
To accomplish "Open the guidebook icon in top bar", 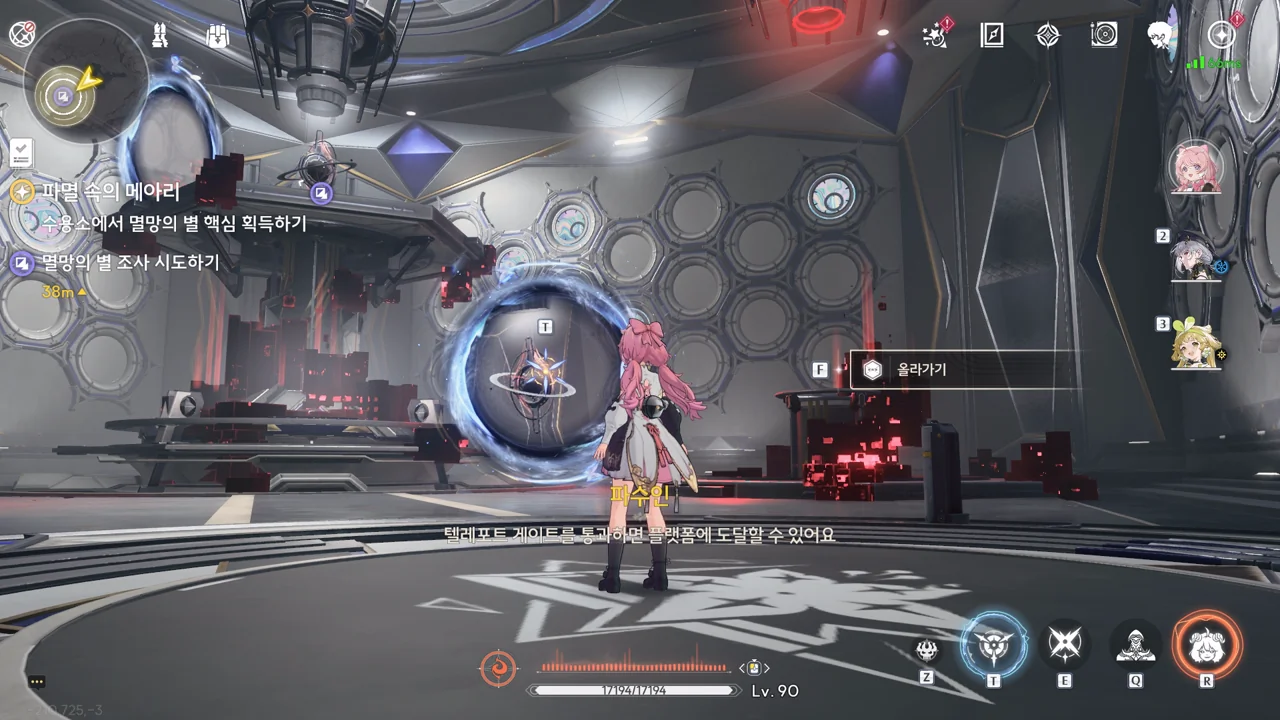I will pos(991,36).
